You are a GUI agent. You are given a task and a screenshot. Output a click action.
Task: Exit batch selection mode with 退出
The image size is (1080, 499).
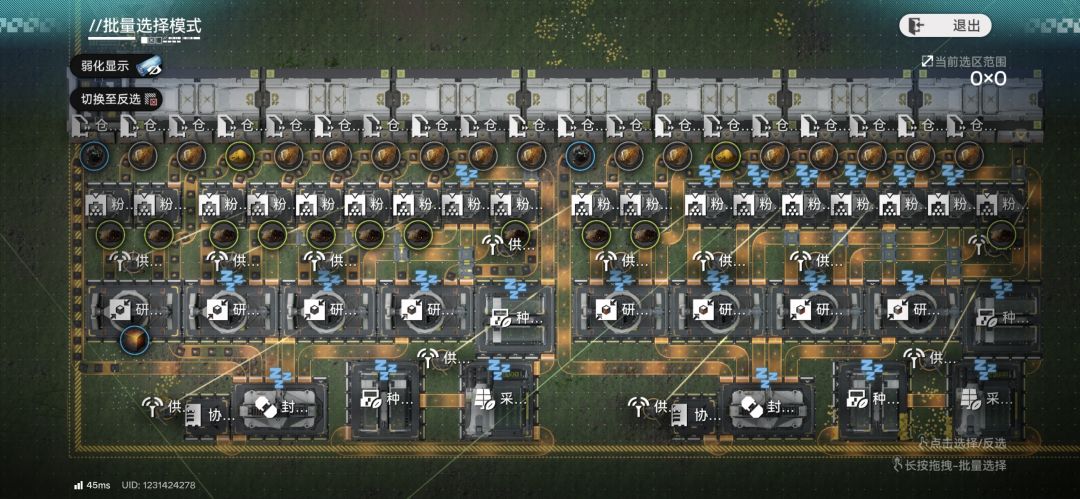point(945,26)
